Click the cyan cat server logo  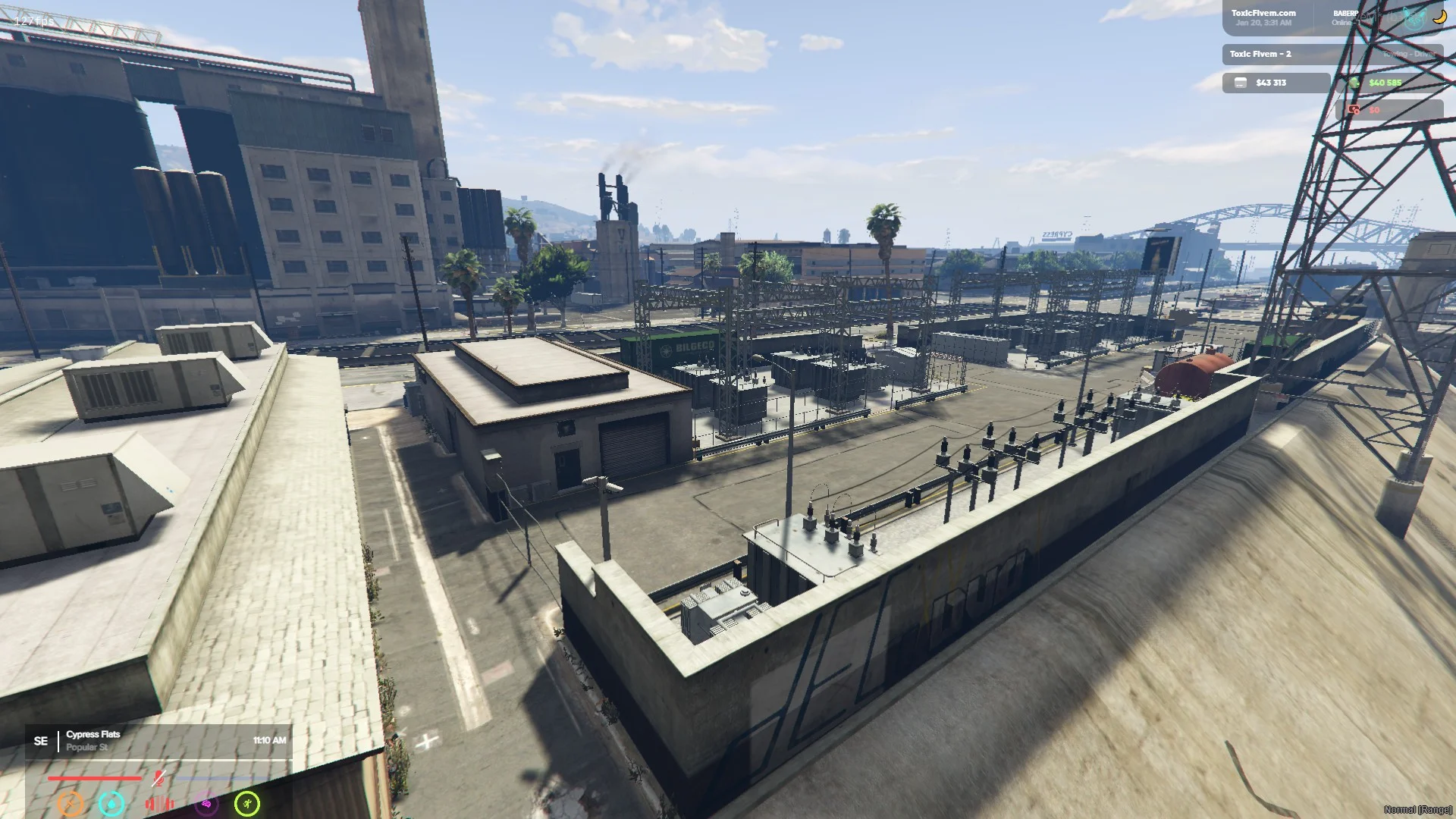tap(1414, 19)
